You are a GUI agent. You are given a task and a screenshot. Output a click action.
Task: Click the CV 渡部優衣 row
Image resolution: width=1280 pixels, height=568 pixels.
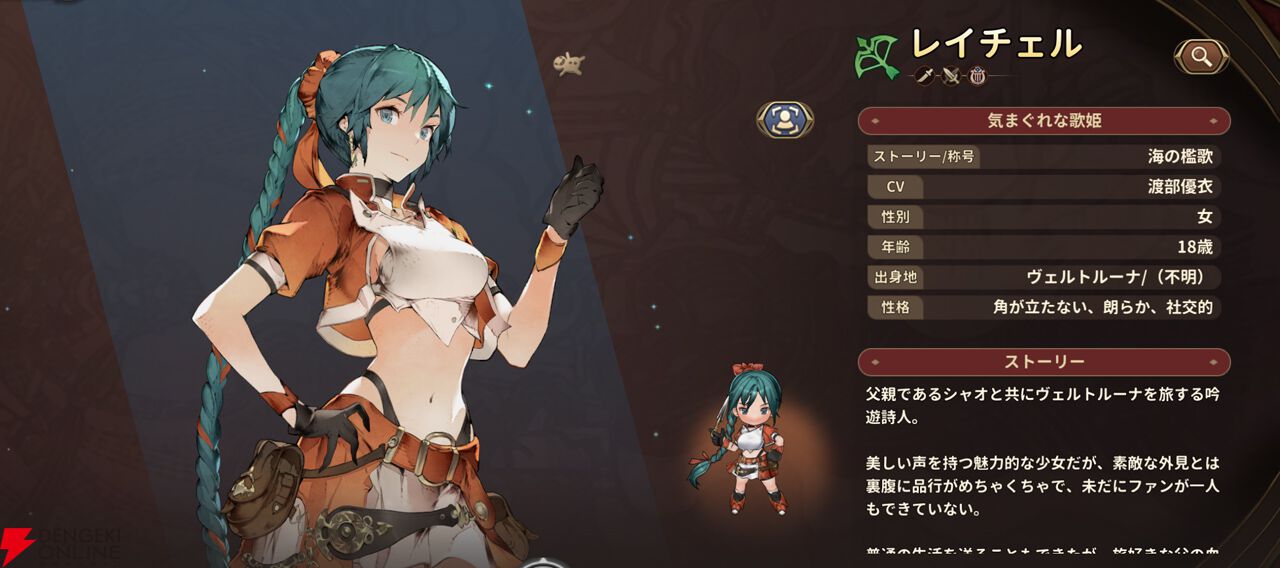click(1043, 187)
